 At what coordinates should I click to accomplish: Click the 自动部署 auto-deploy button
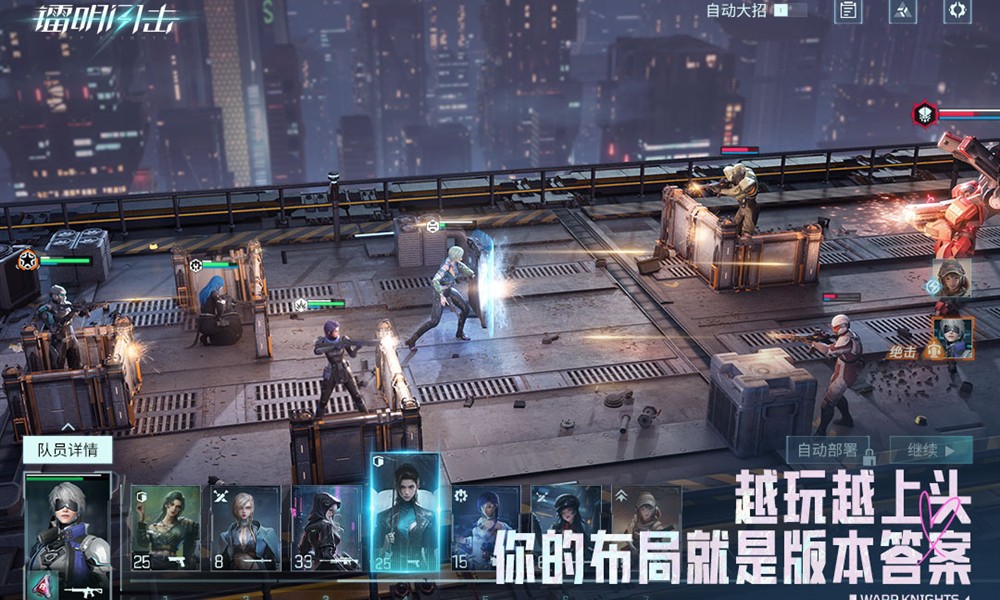[x=826, y=450]
